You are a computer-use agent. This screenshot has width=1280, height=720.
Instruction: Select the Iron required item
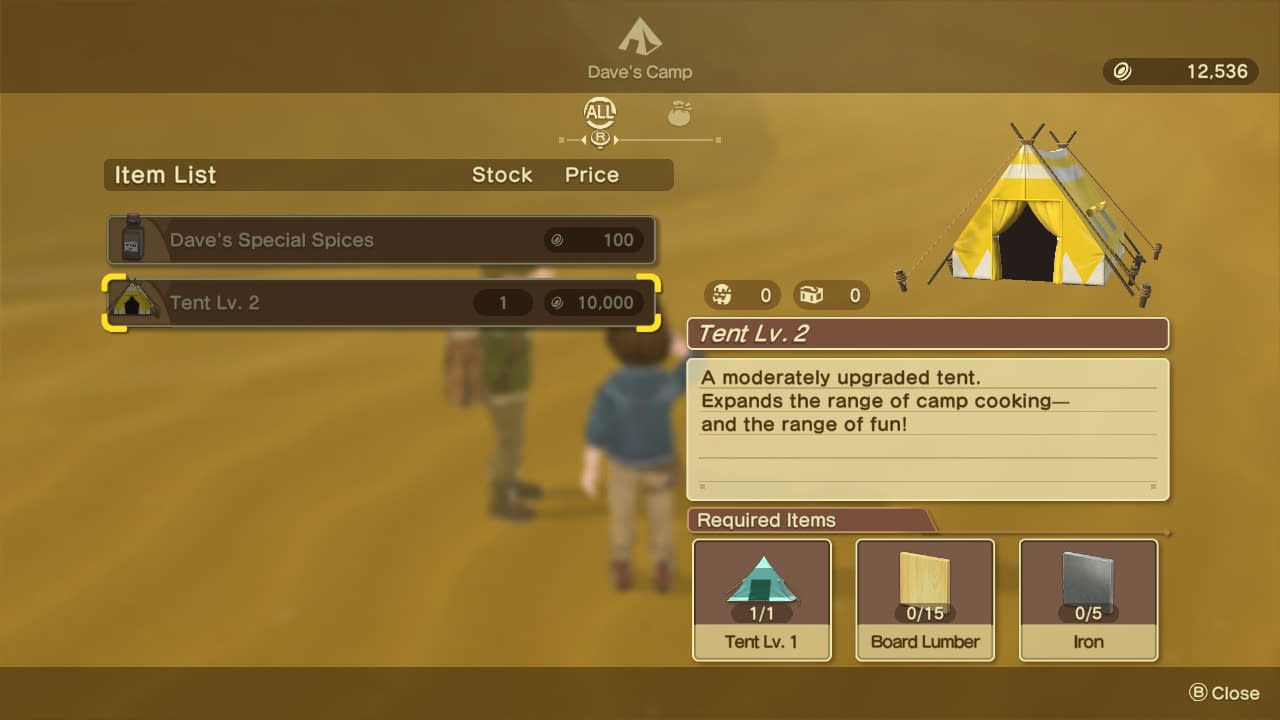tap(1088, 600)
